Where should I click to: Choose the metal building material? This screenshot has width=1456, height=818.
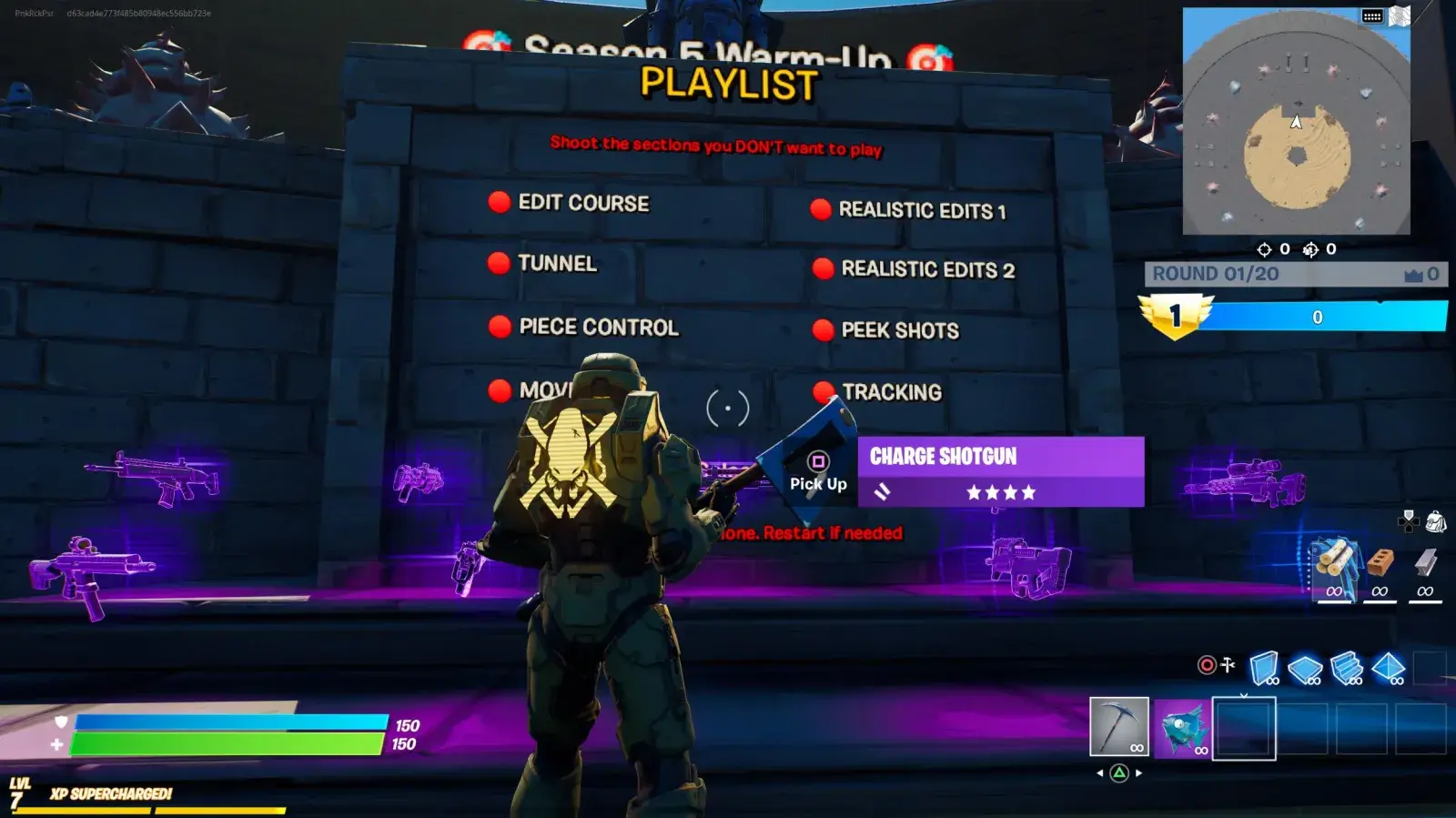pyautogui.click(x=1425, y=564)
